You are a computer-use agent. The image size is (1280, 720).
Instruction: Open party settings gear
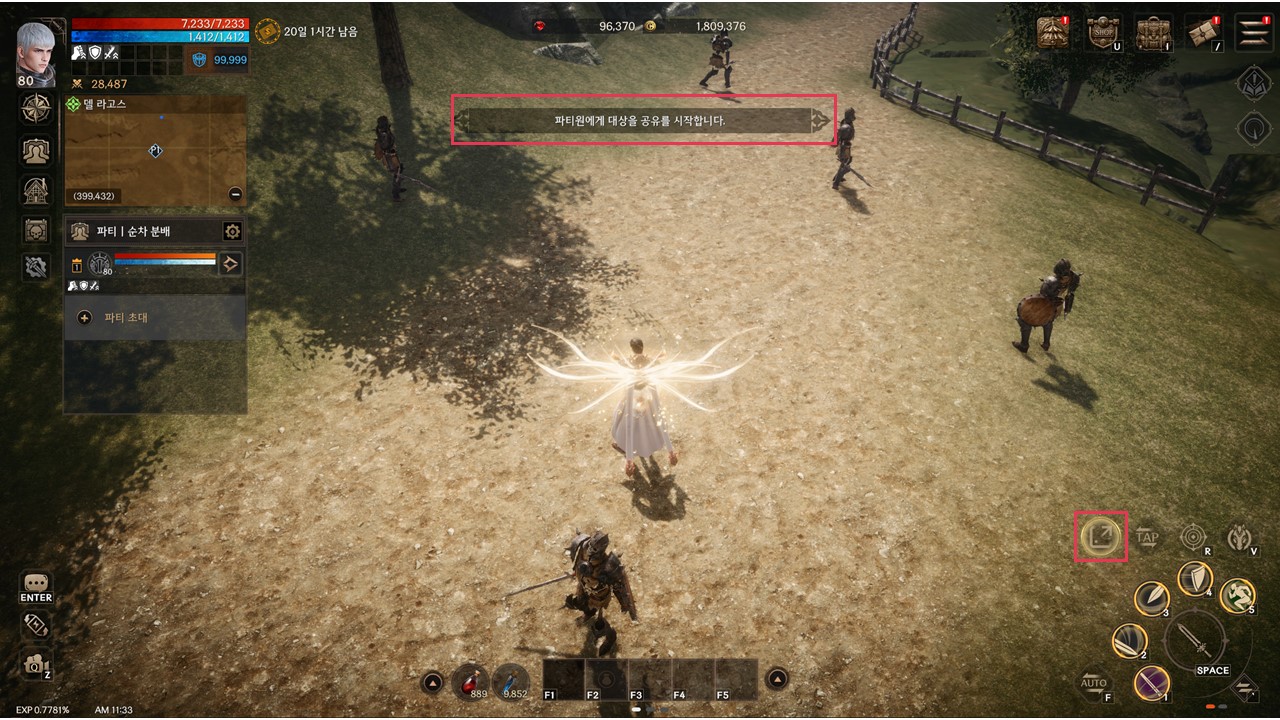(232, 232)
